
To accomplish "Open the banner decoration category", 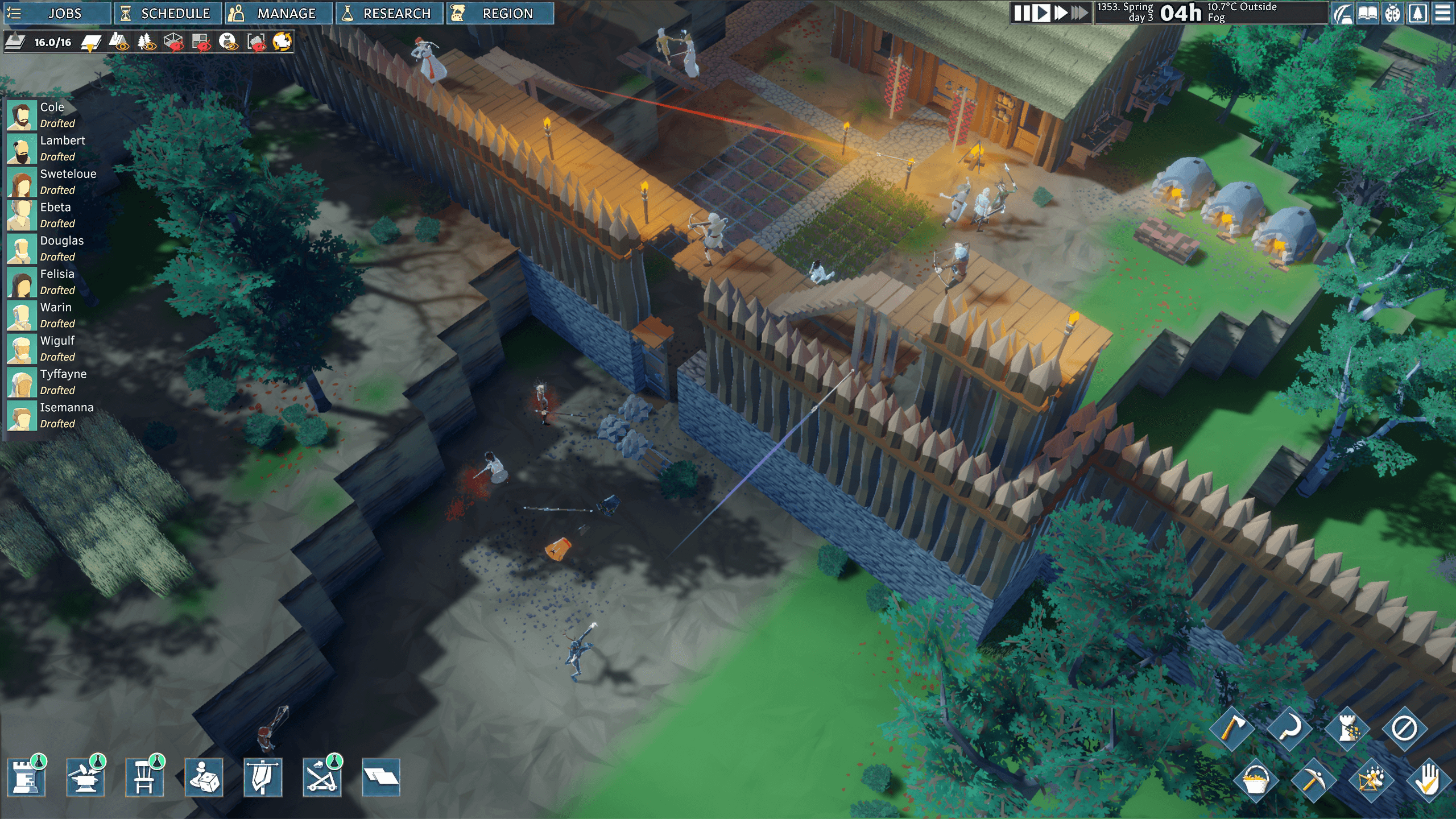I will point(263,777).
